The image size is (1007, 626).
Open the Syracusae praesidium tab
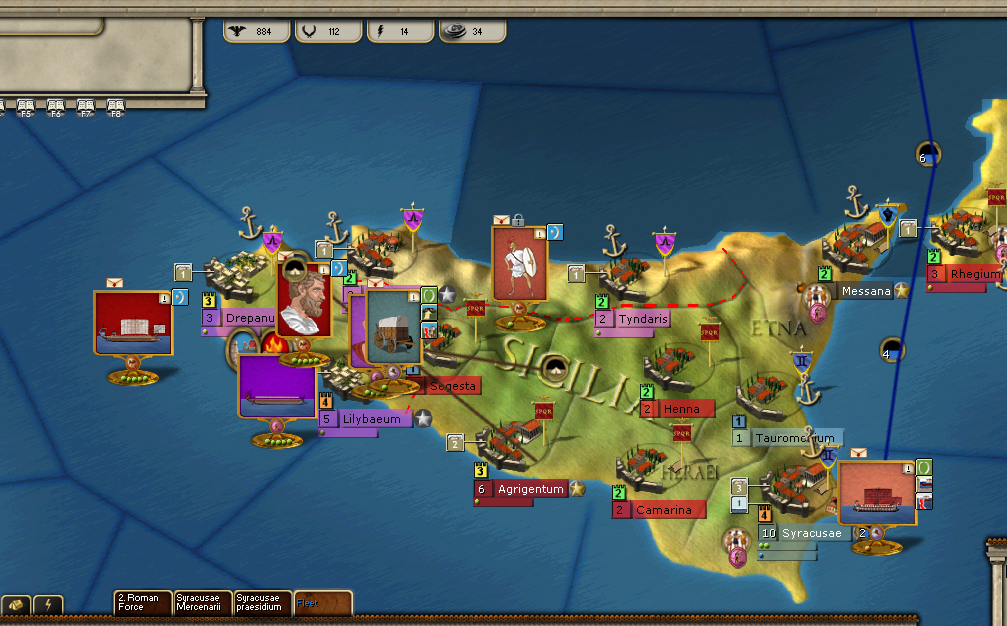pos(262,602)
